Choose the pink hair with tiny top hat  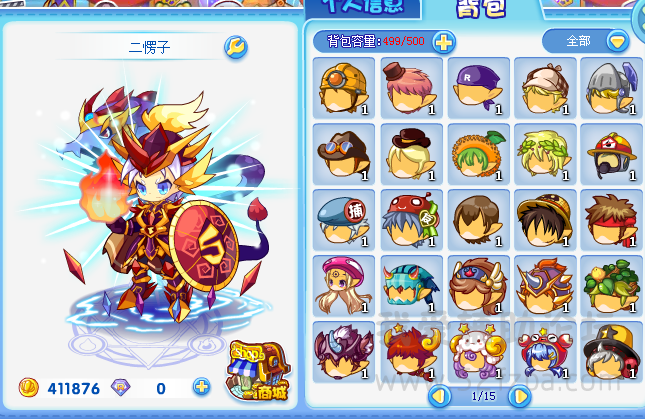tap(410, 88)
